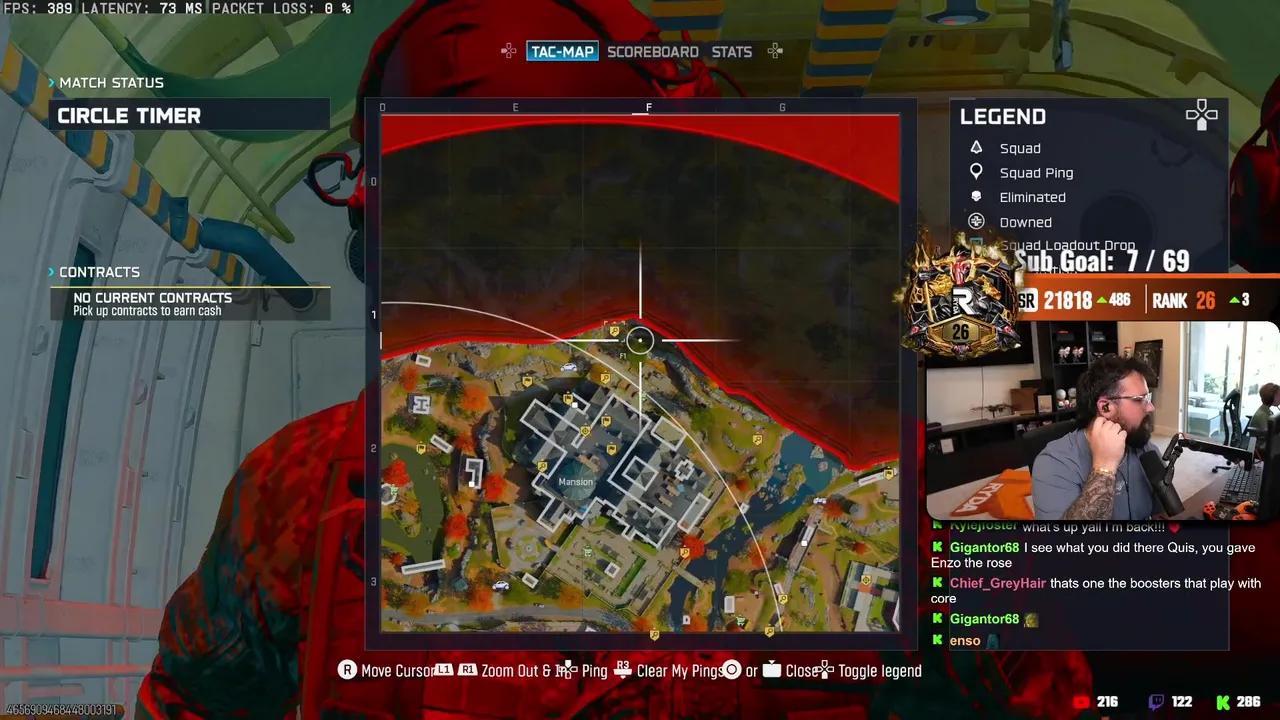
Task: Click the D-pad icon beside the Legend header
Action: pyautogui.click(x=1201, y=115)
